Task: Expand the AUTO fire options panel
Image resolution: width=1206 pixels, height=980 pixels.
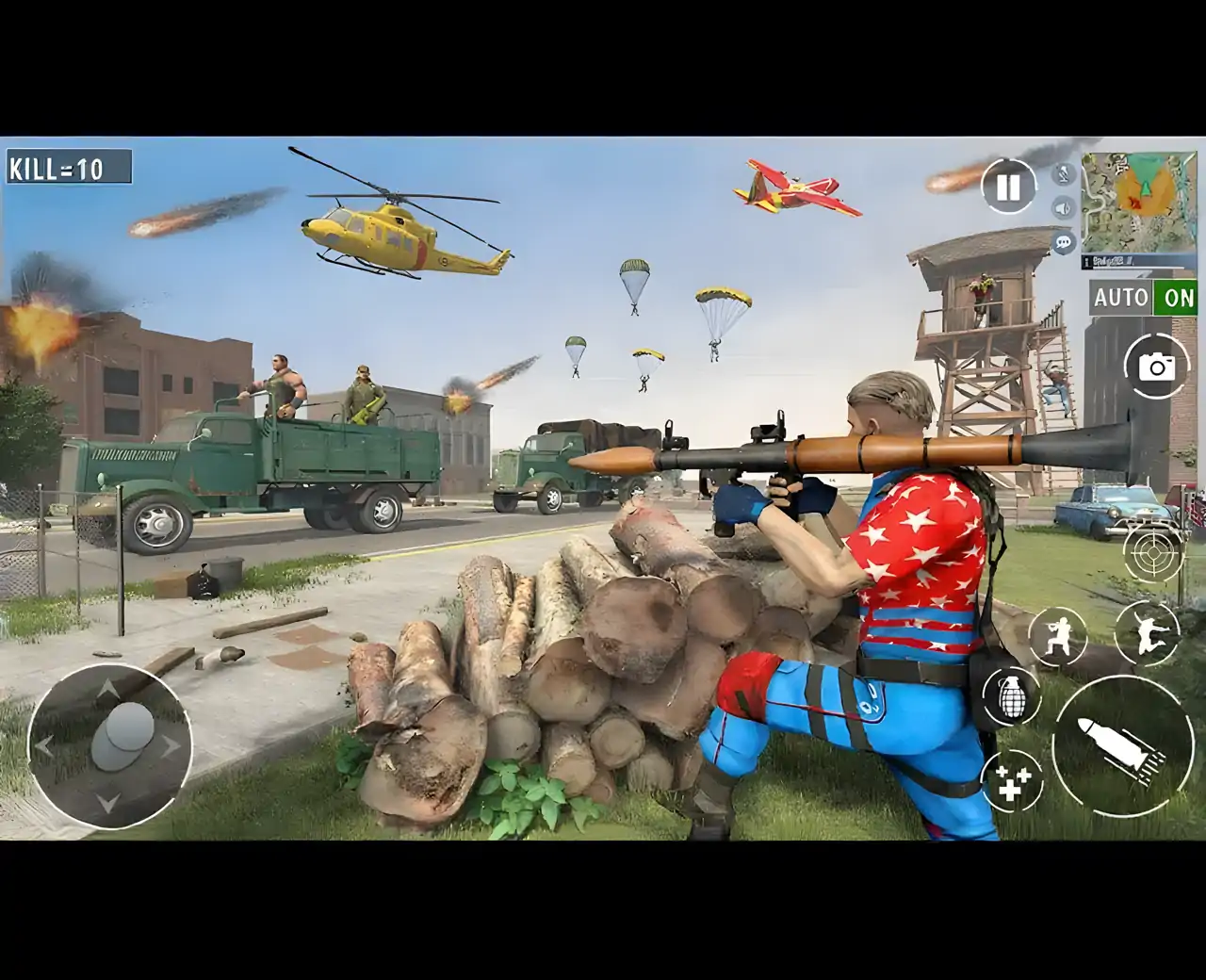Action: [1123, 298]
